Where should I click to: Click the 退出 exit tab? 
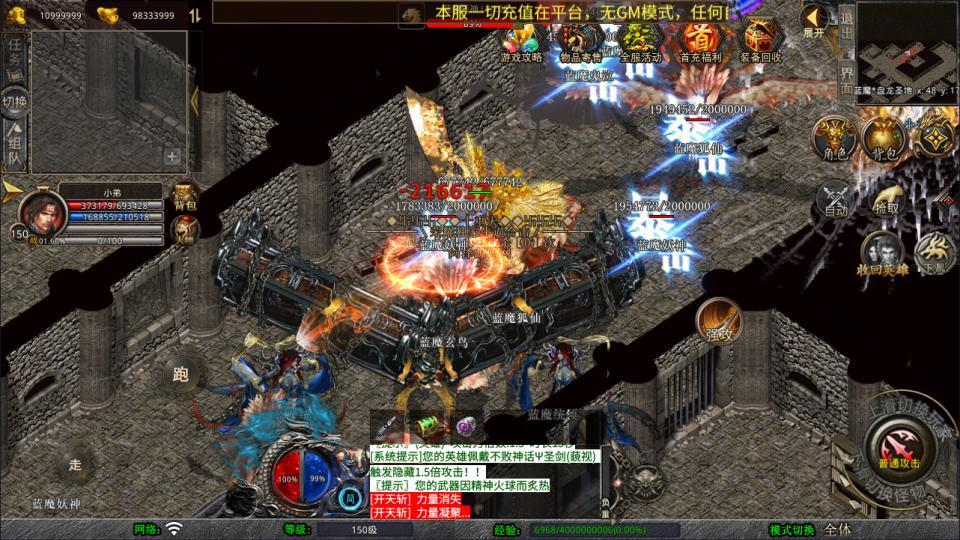tap(846, 19)
